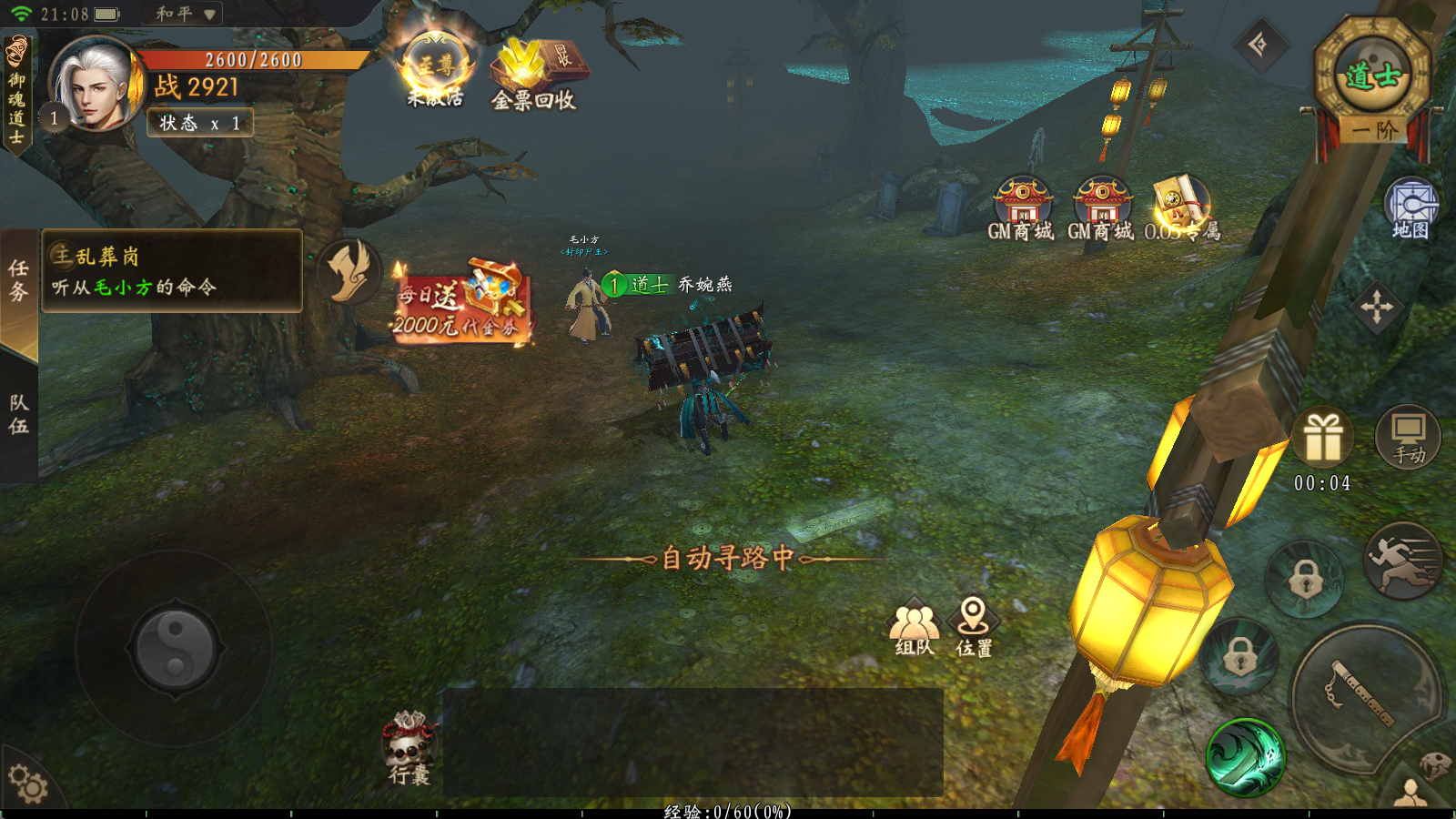1456x819 pixels.
Task: Open the 0.05专属 exclusive offer icon
Action: [1181, 209]
